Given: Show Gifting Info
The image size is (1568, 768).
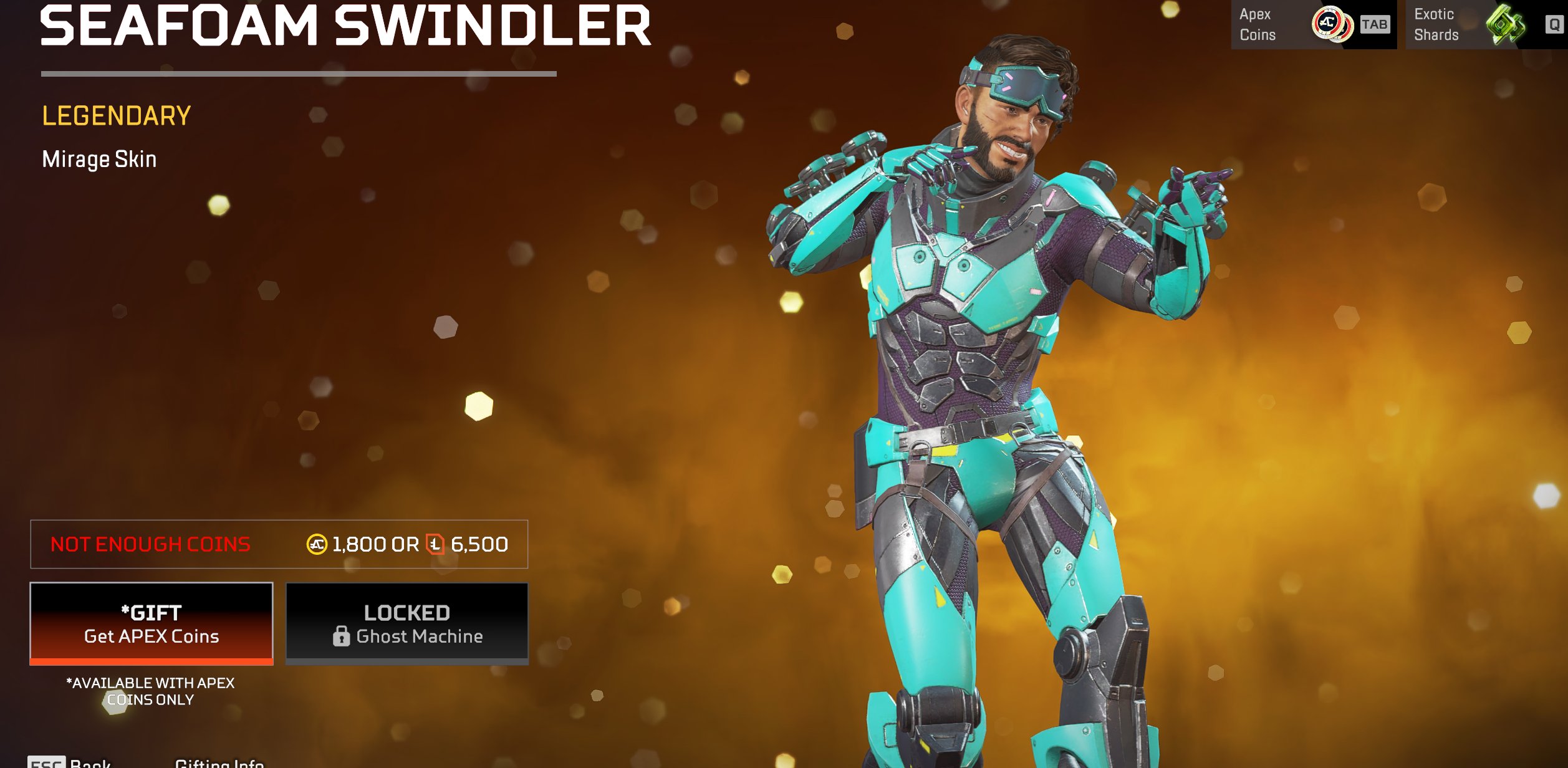Looking at the screenshot, I should click(x=219, y=762).
